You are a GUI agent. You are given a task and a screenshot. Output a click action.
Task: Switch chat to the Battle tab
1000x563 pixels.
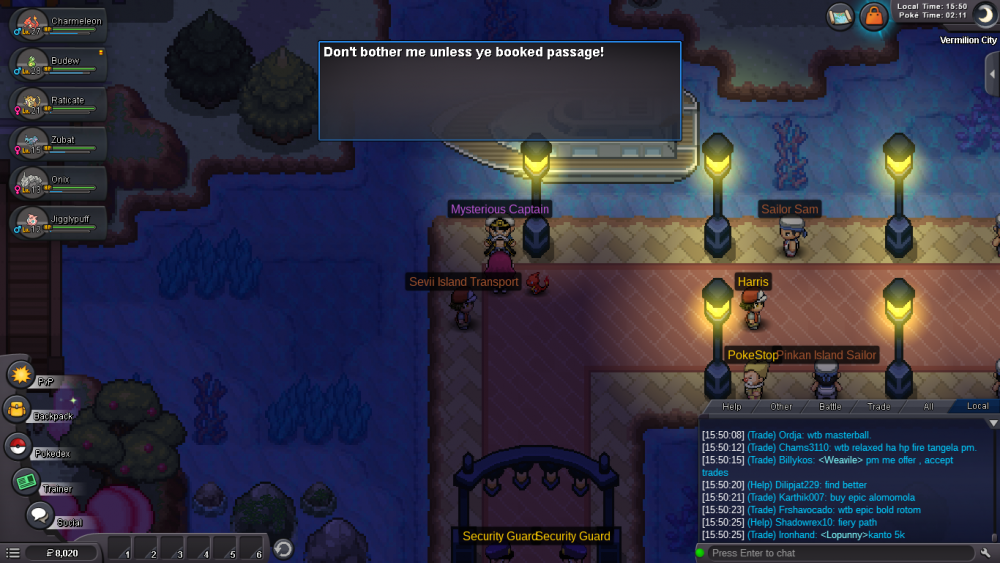pos(830,406)
